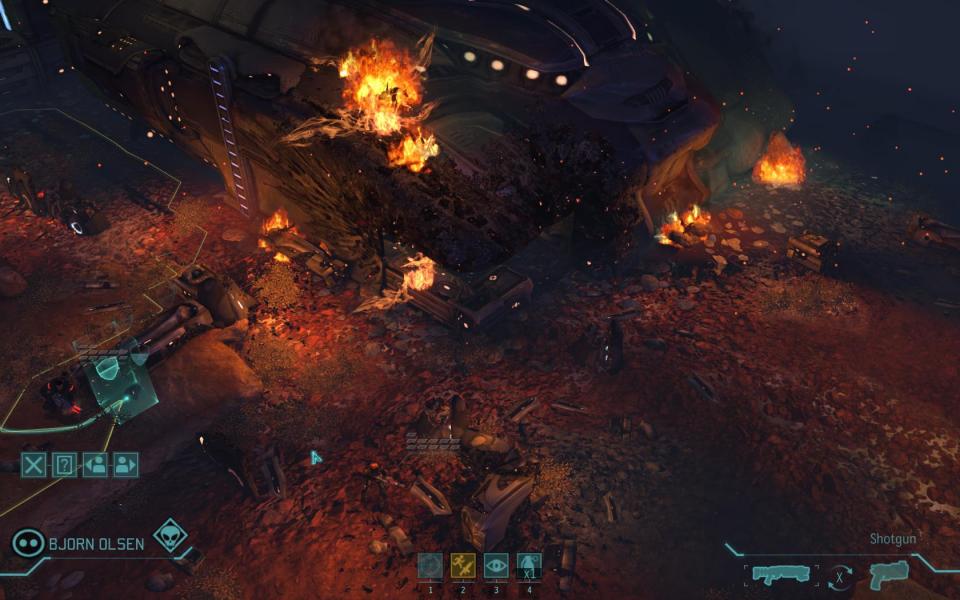
Task: Click the alien head indicator icon
Action: pos(169,534)
